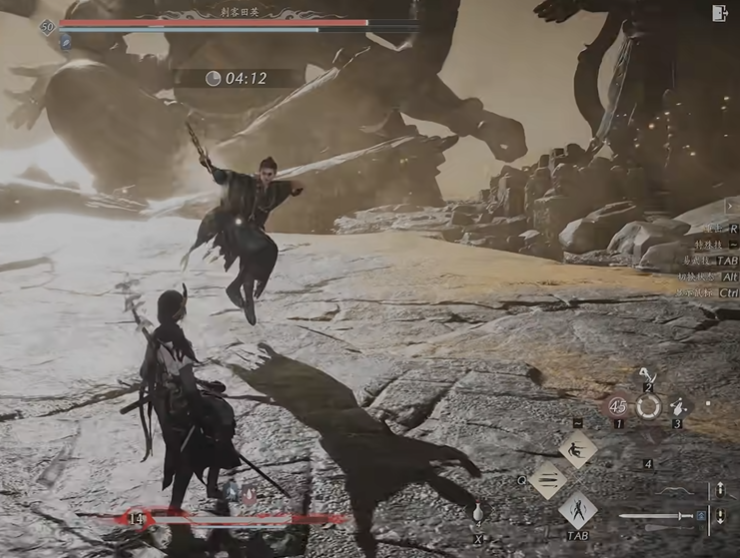
Task: Choose the skill slot showing 45
Action: pyautogui.click(x=617, y=406)
